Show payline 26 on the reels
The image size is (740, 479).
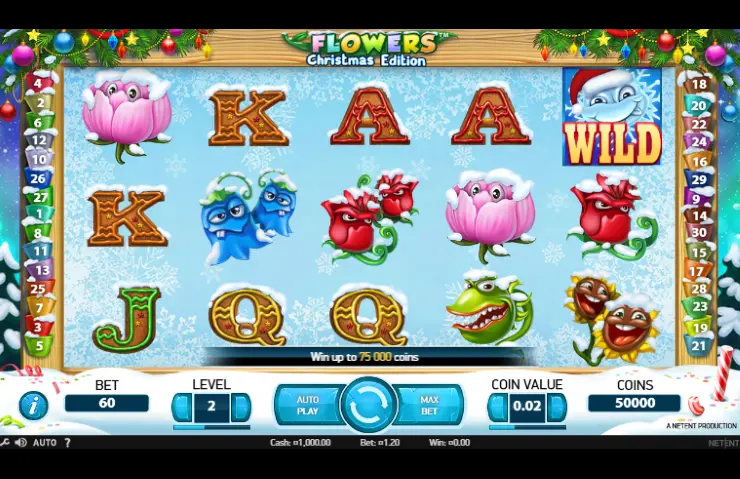click(x=39, y=179)
